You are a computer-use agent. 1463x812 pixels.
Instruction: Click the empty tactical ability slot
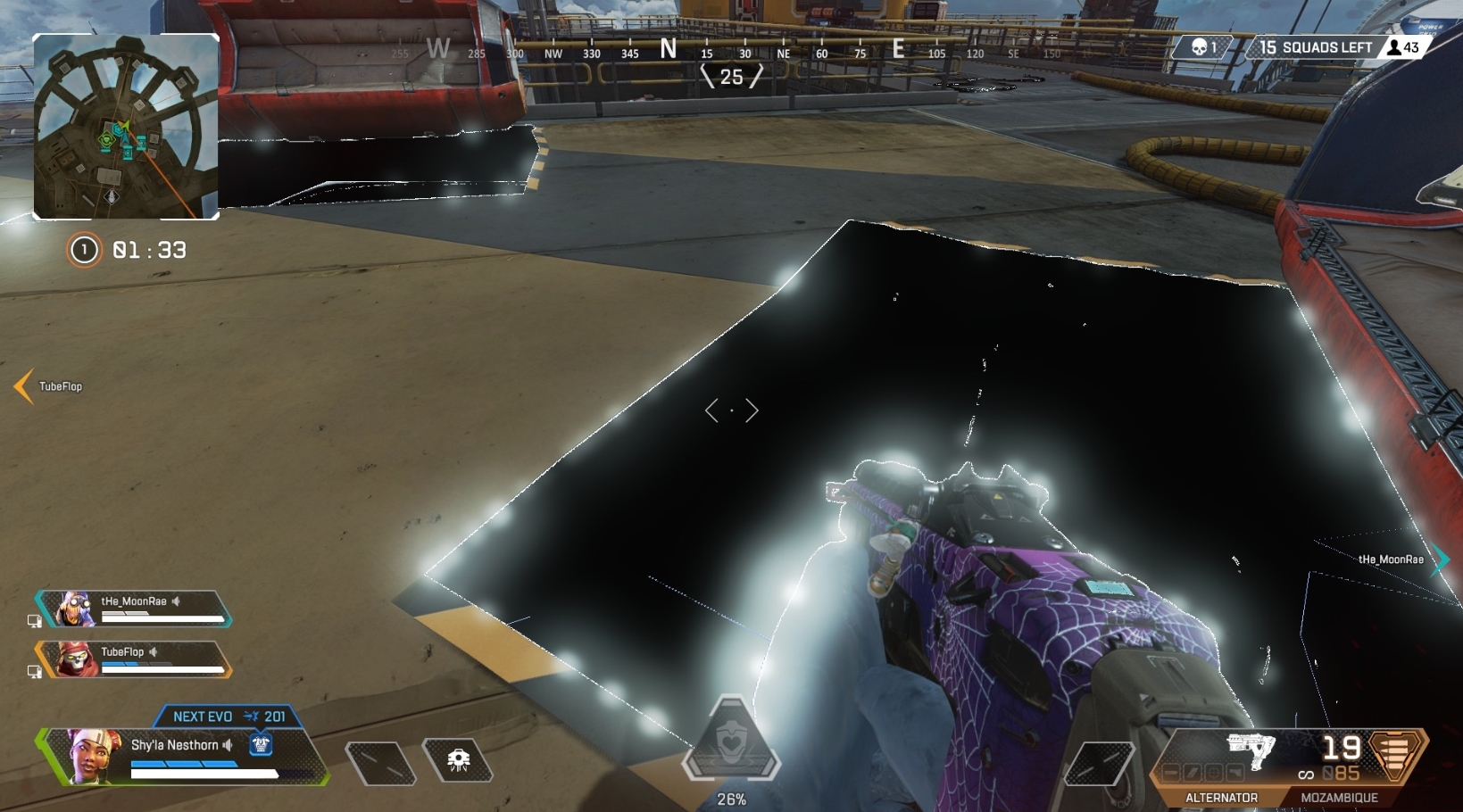(379, 762)
